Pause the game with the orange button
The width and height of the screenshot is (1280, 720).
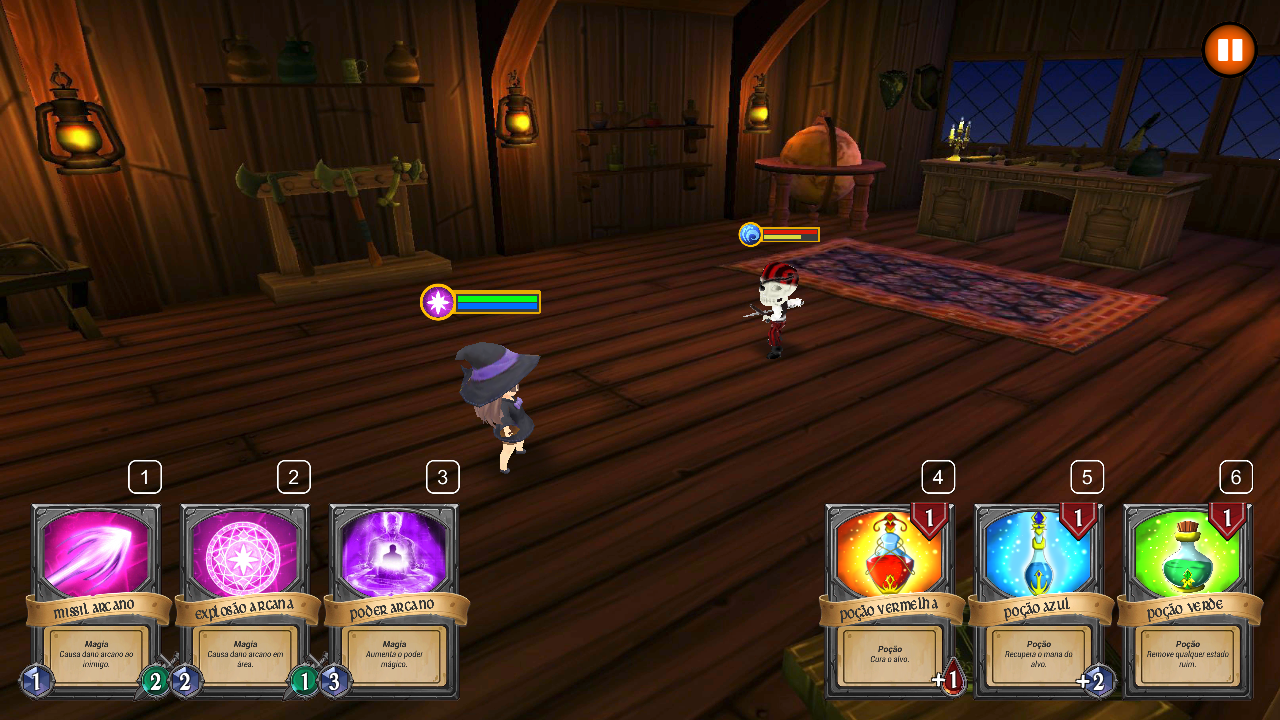1229,50
